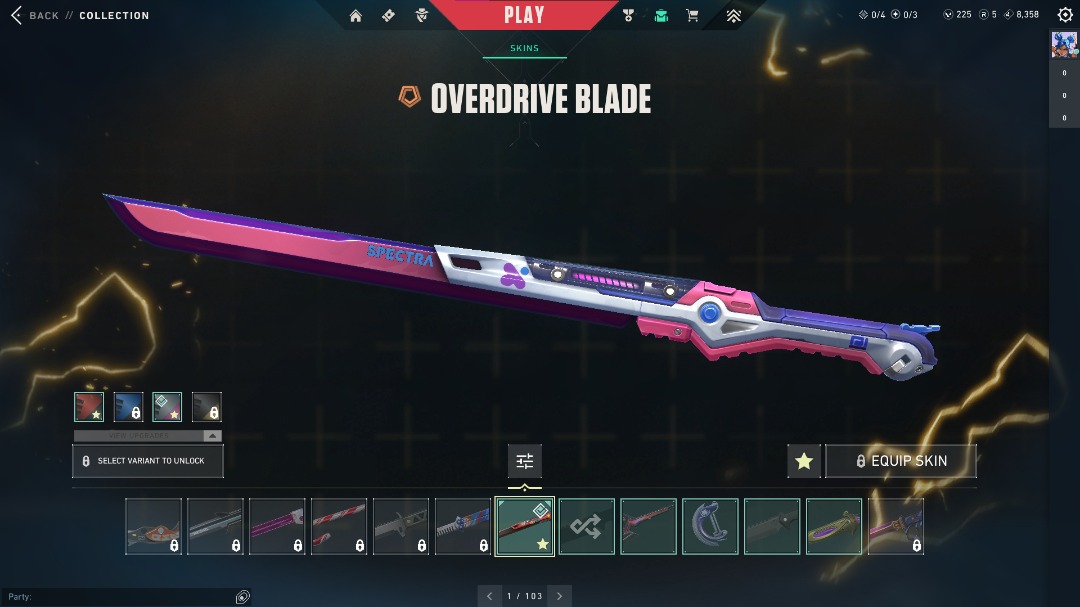Select the candy cane melee skin
The image size is (1080, 607).
click(339, 526)
